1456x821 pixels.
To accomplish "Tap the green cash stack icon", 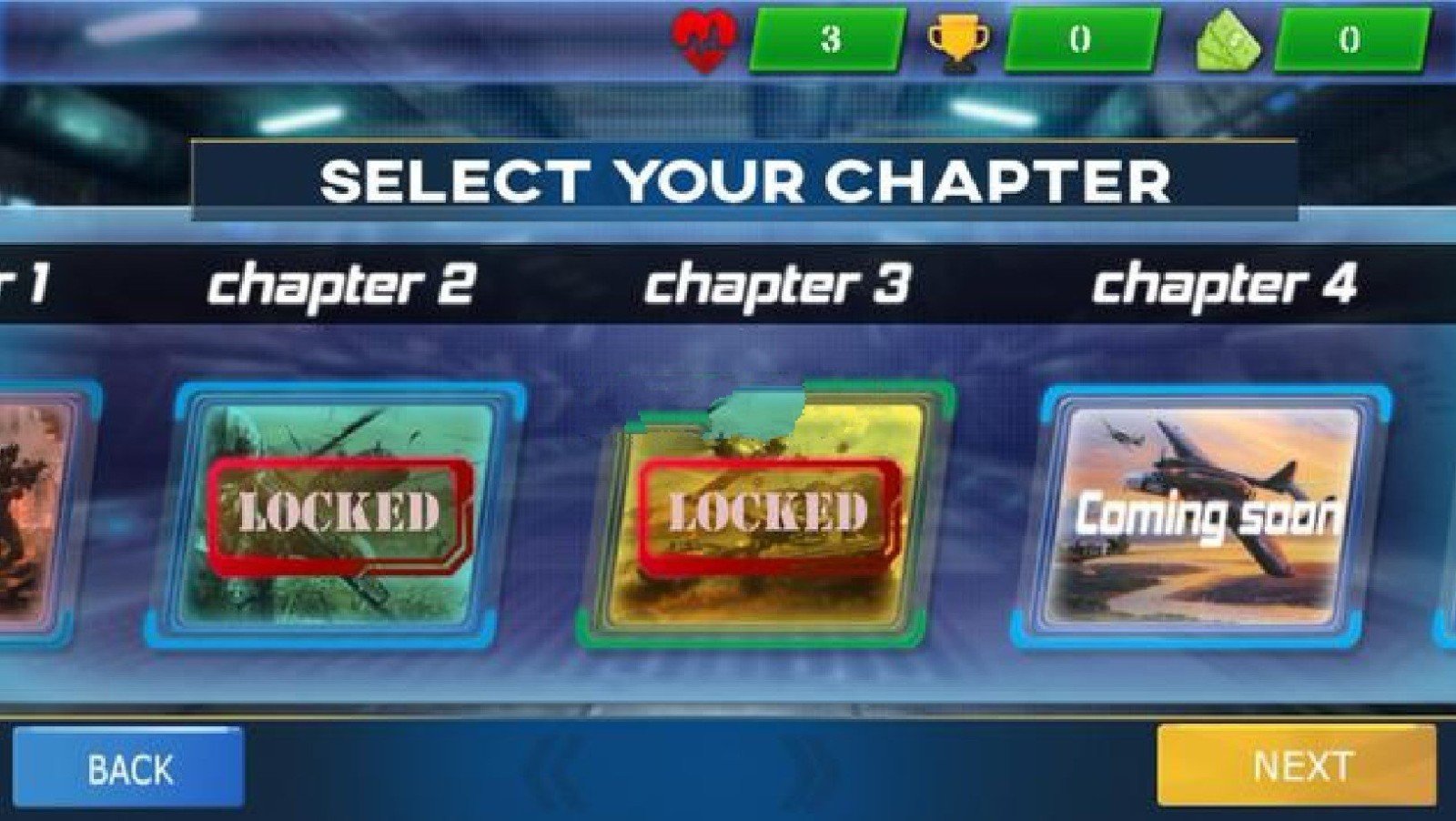I will (1228, 42).
